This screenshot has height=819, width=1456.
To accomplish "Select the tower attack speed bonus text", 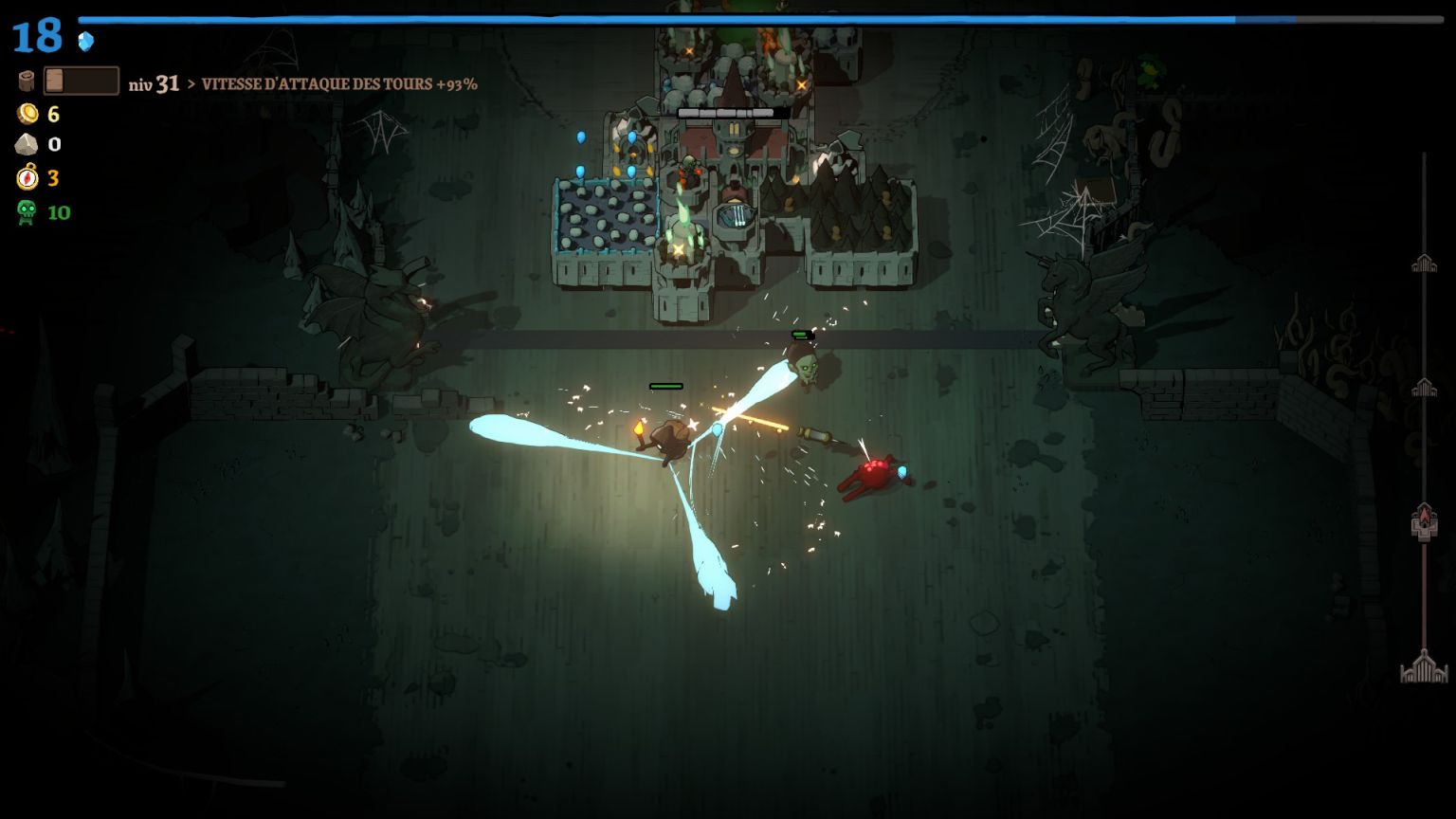I will point(339,84).
